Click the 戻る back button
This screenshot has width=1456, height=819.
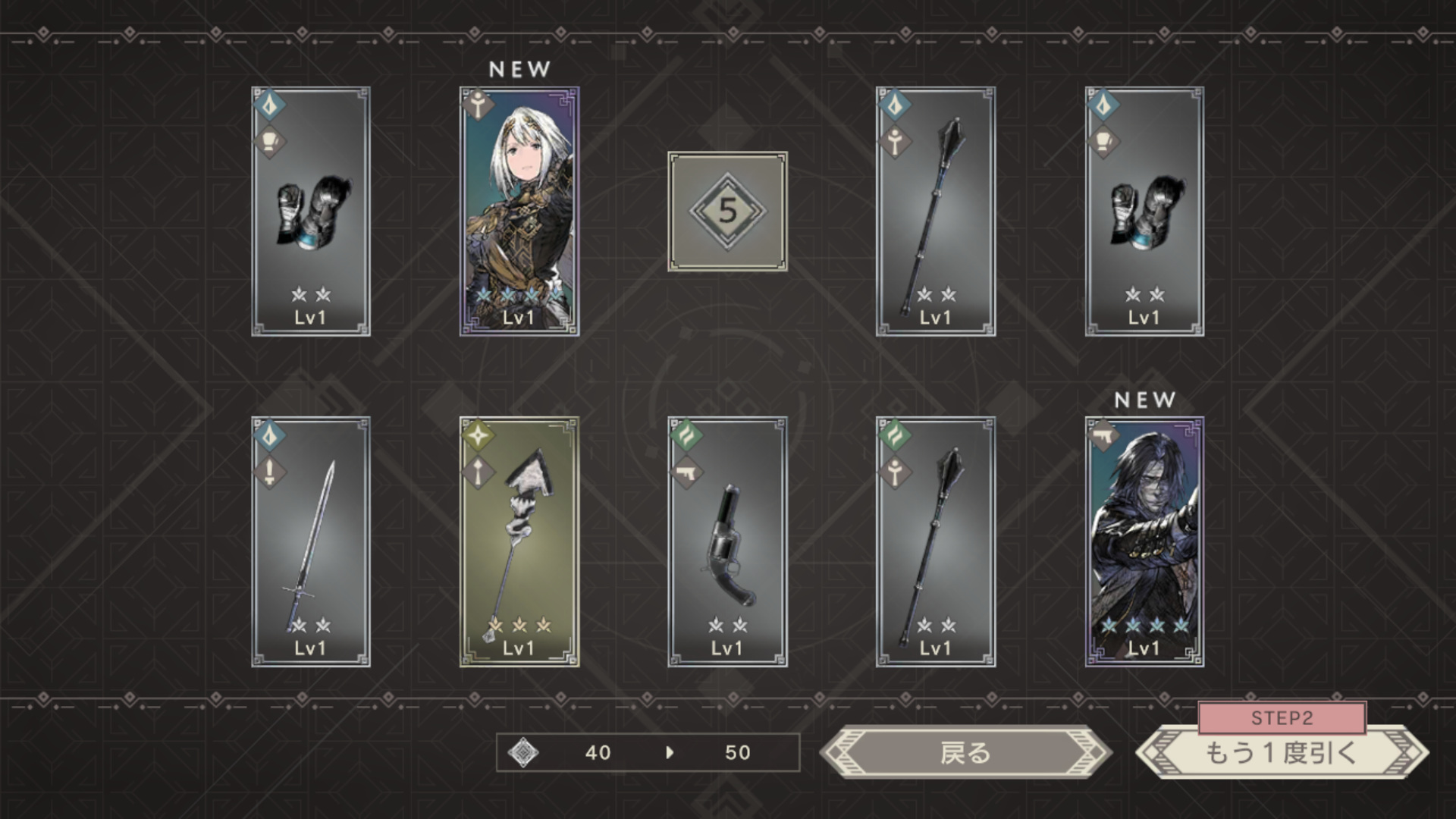[x=965, y=753]
